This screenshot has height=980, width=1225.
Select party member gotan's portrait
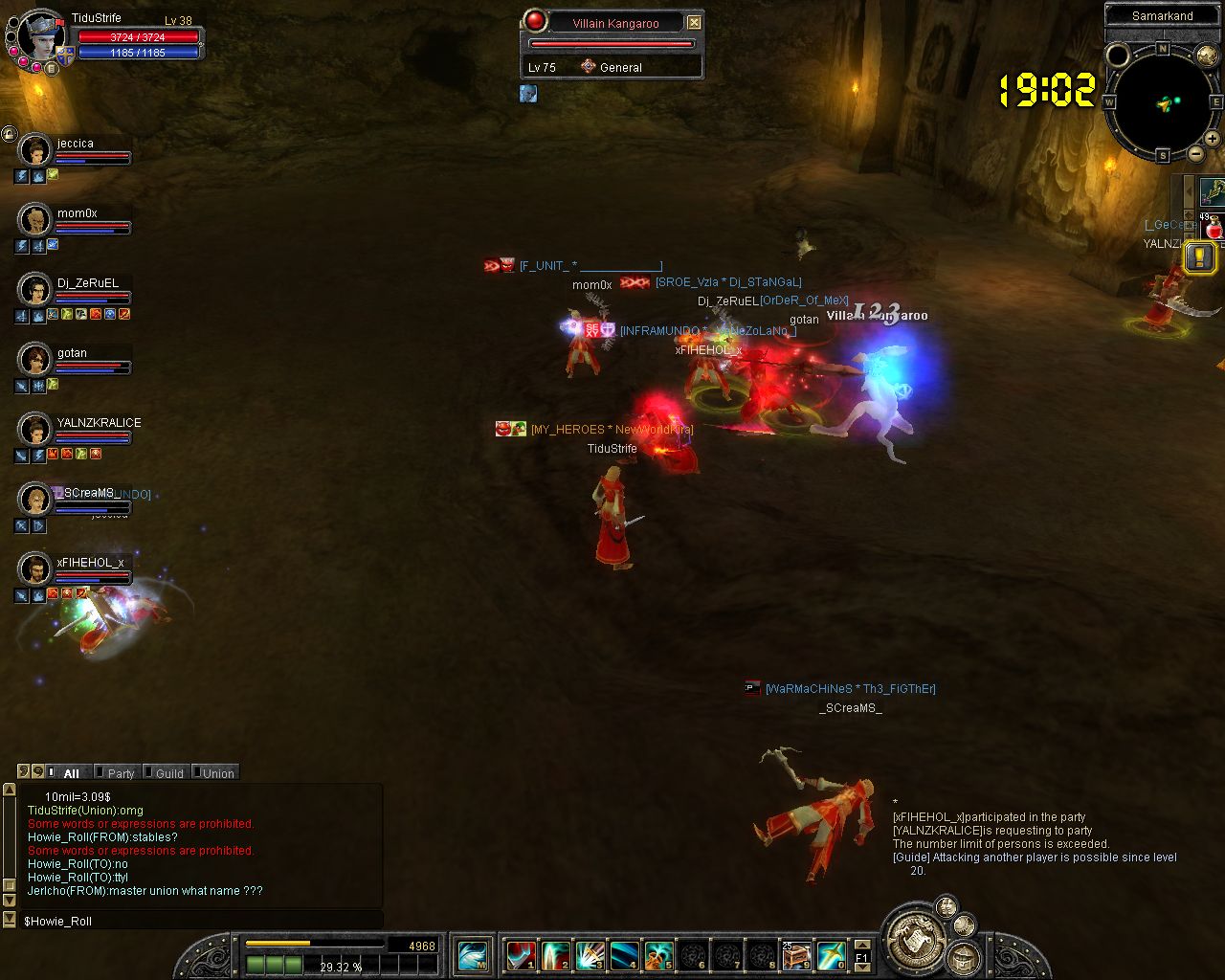(35, 360)
